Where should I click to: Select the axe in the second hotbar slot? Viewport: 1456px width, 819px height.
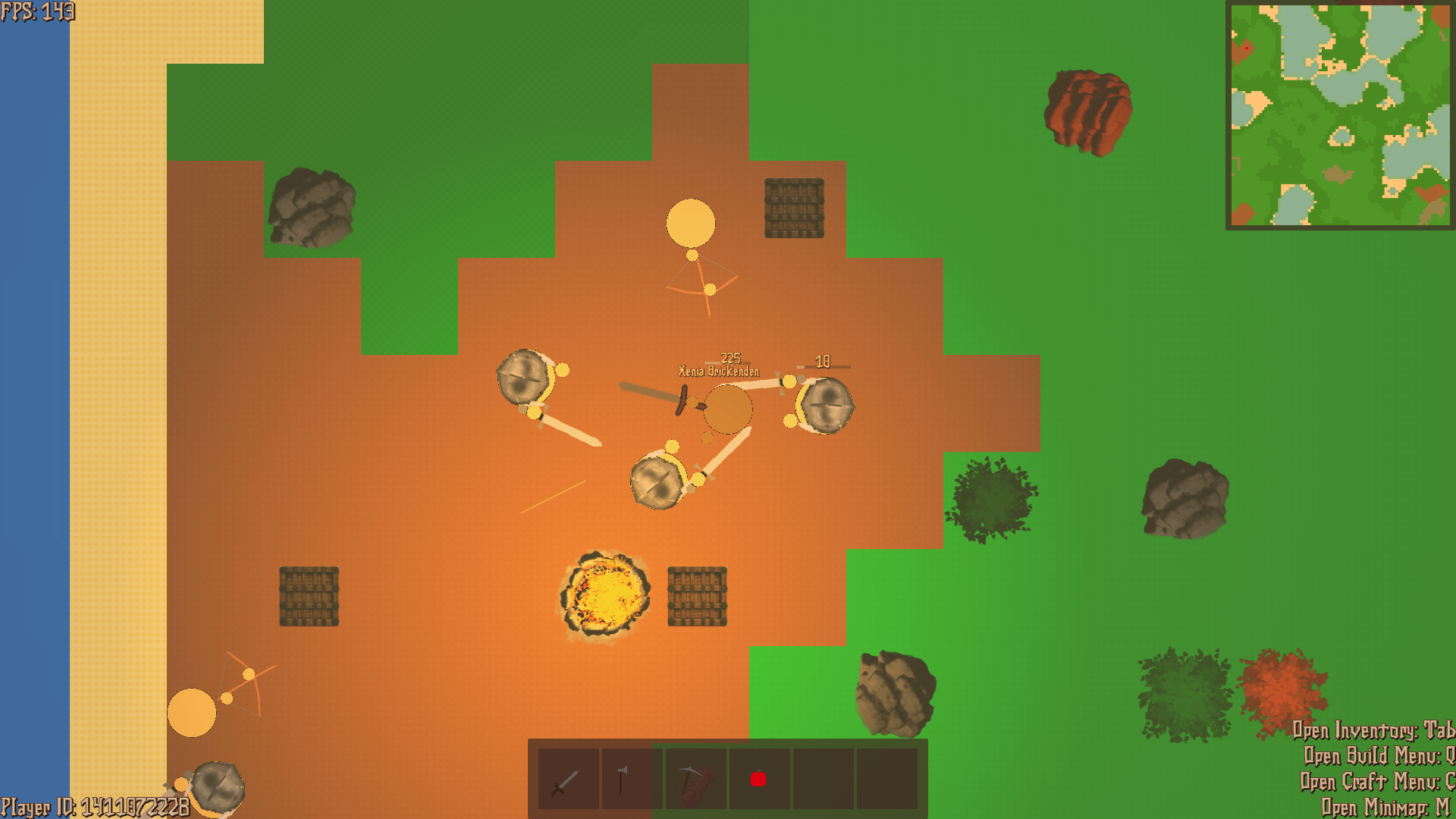pos(633,780)
